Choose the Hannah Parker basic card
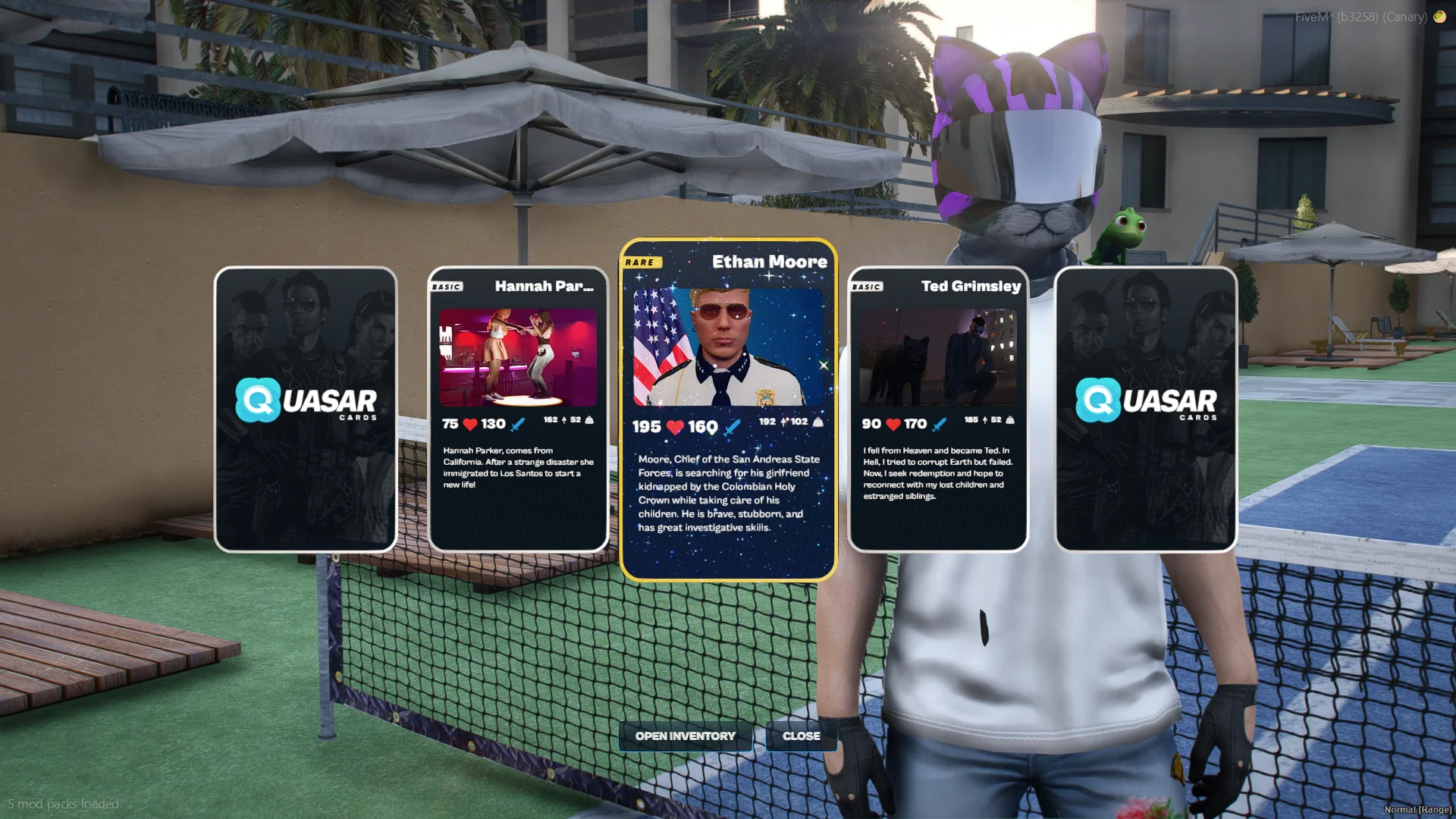Image resolution: width=1456 pixels, height=819 pixels. [518, 409]
